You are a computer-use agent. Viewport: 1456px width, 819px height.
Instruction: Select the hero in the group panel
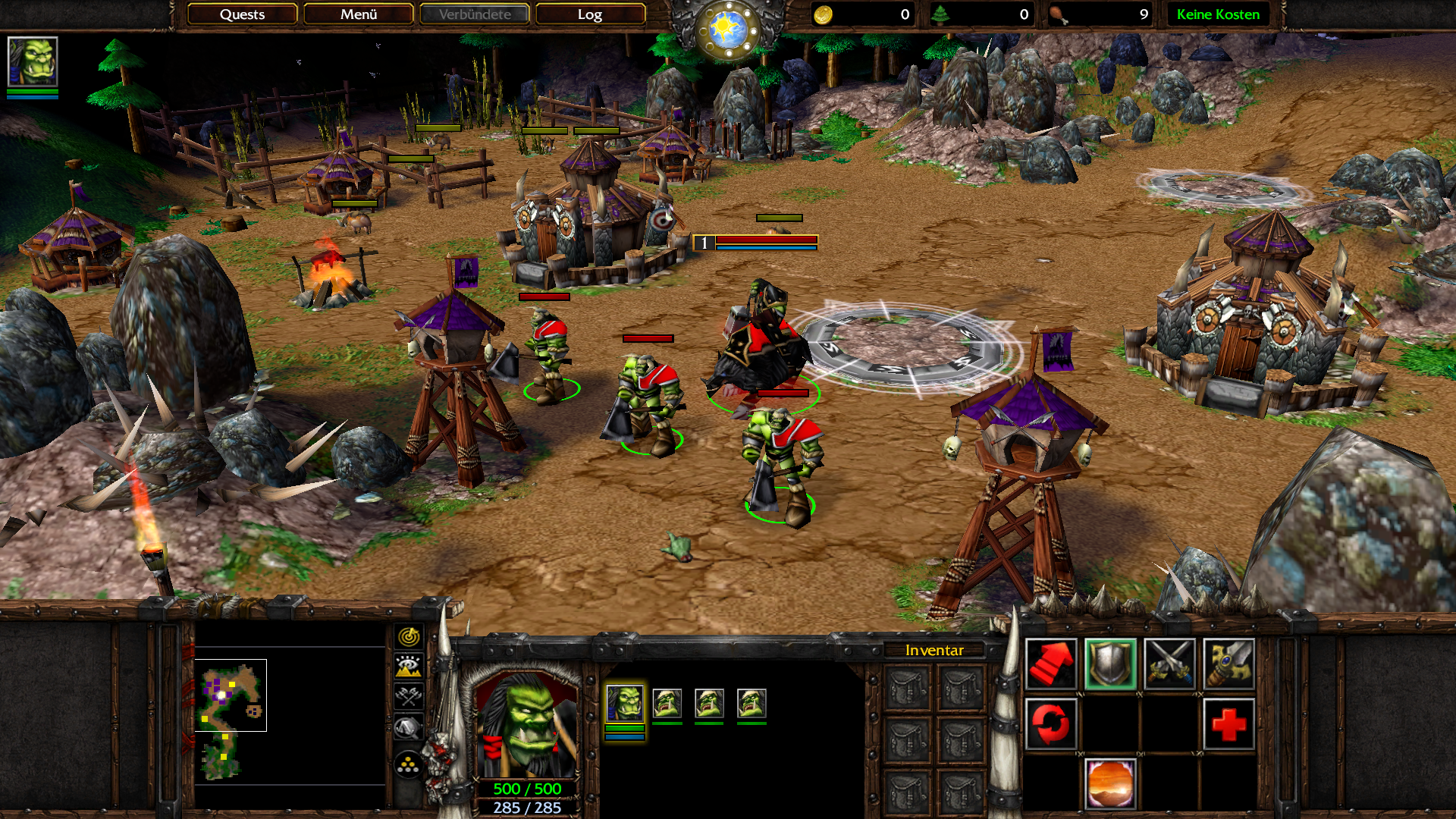click(625, 703)
